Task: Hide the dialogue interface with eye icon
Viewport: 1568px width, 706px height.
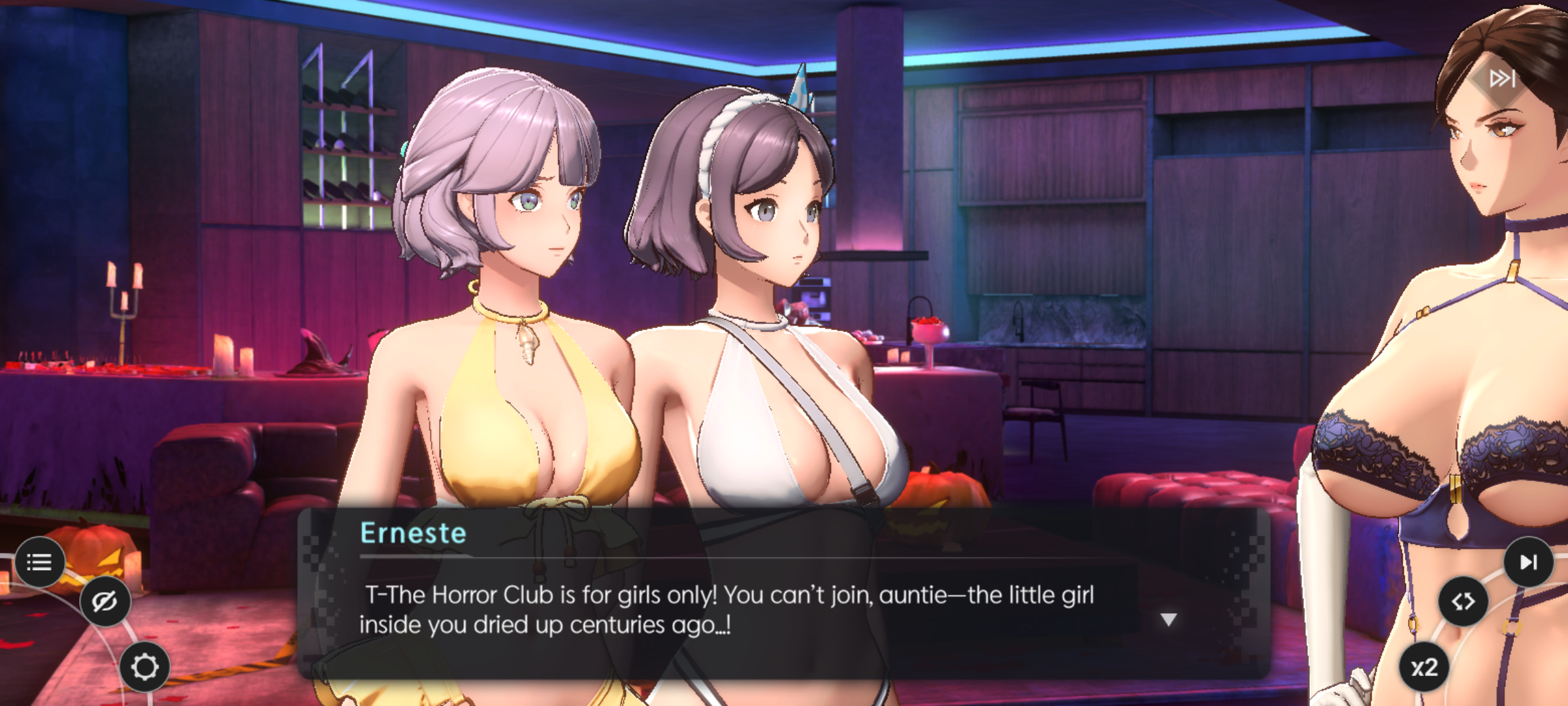Action: [x=105, y=601]
